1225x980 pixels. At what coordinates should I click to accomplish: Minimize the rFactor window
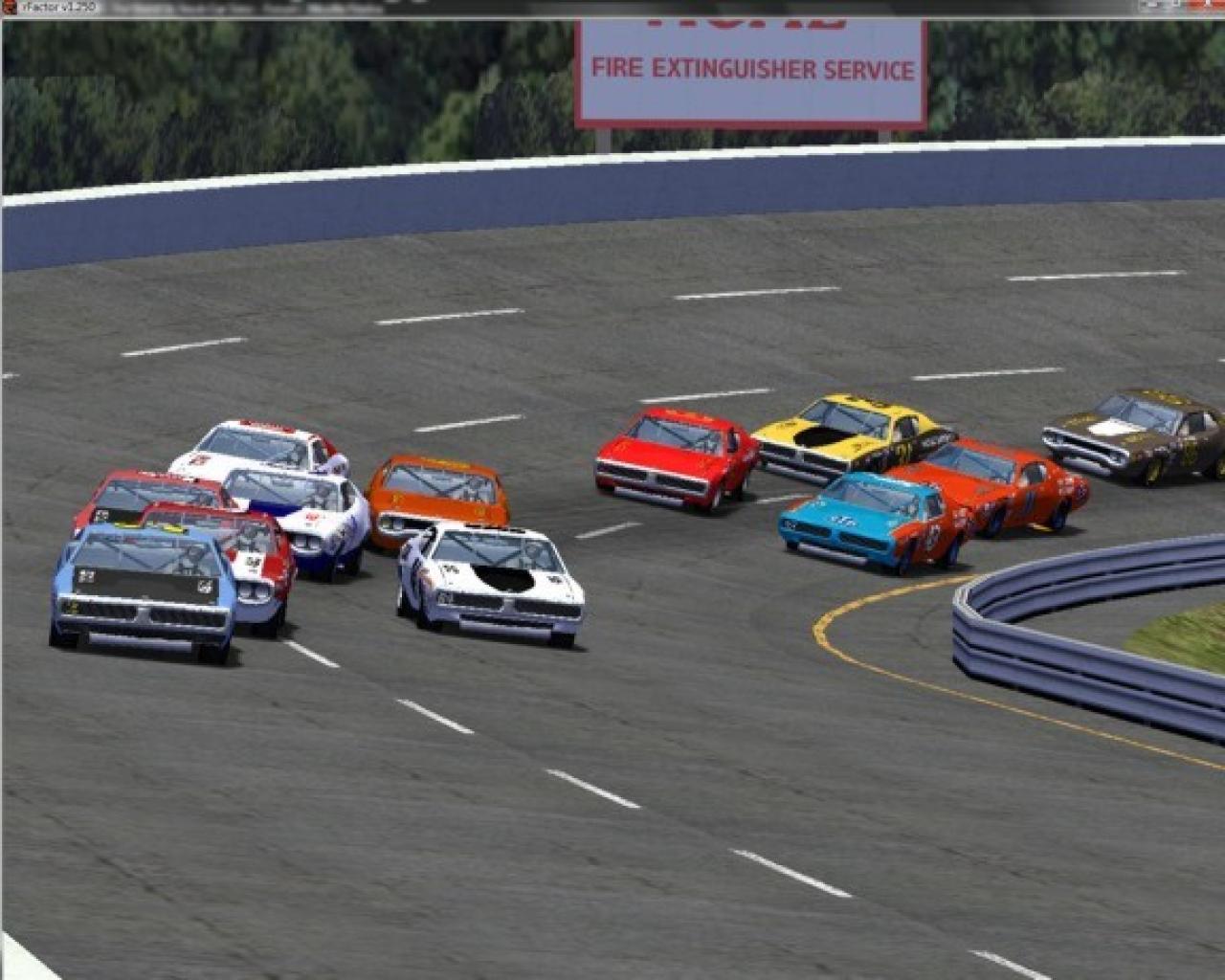pos(1151,4)
